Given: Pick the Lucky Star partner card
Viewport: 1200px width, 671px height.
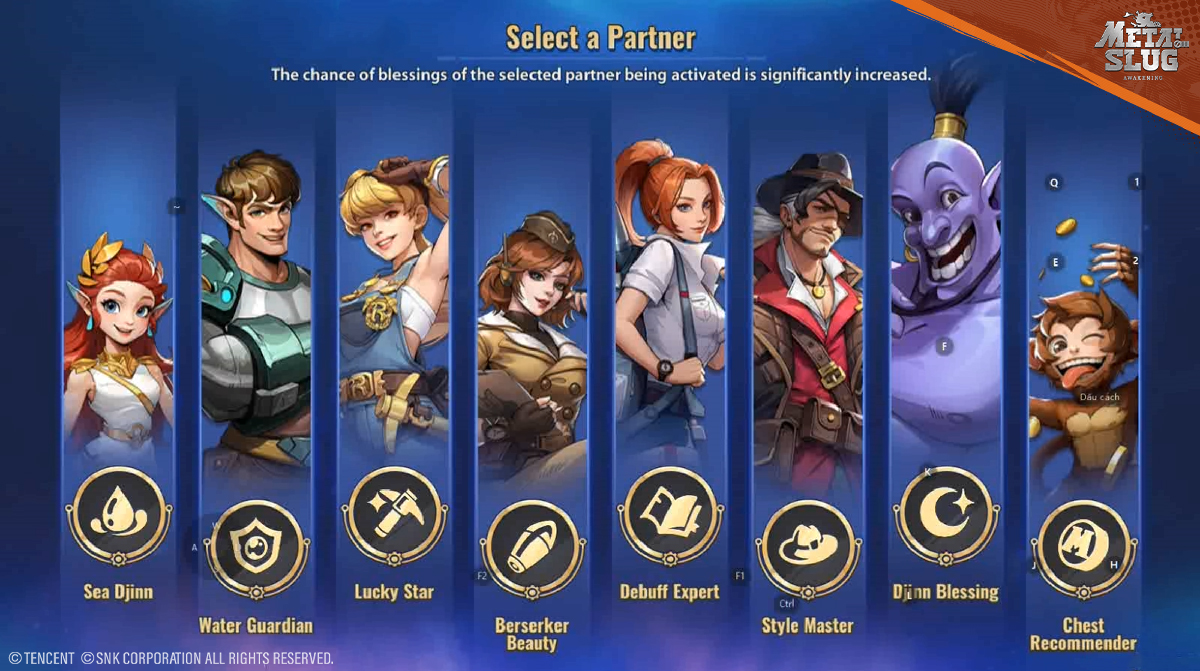Looking at the screenshot, I should coord(393,310).
